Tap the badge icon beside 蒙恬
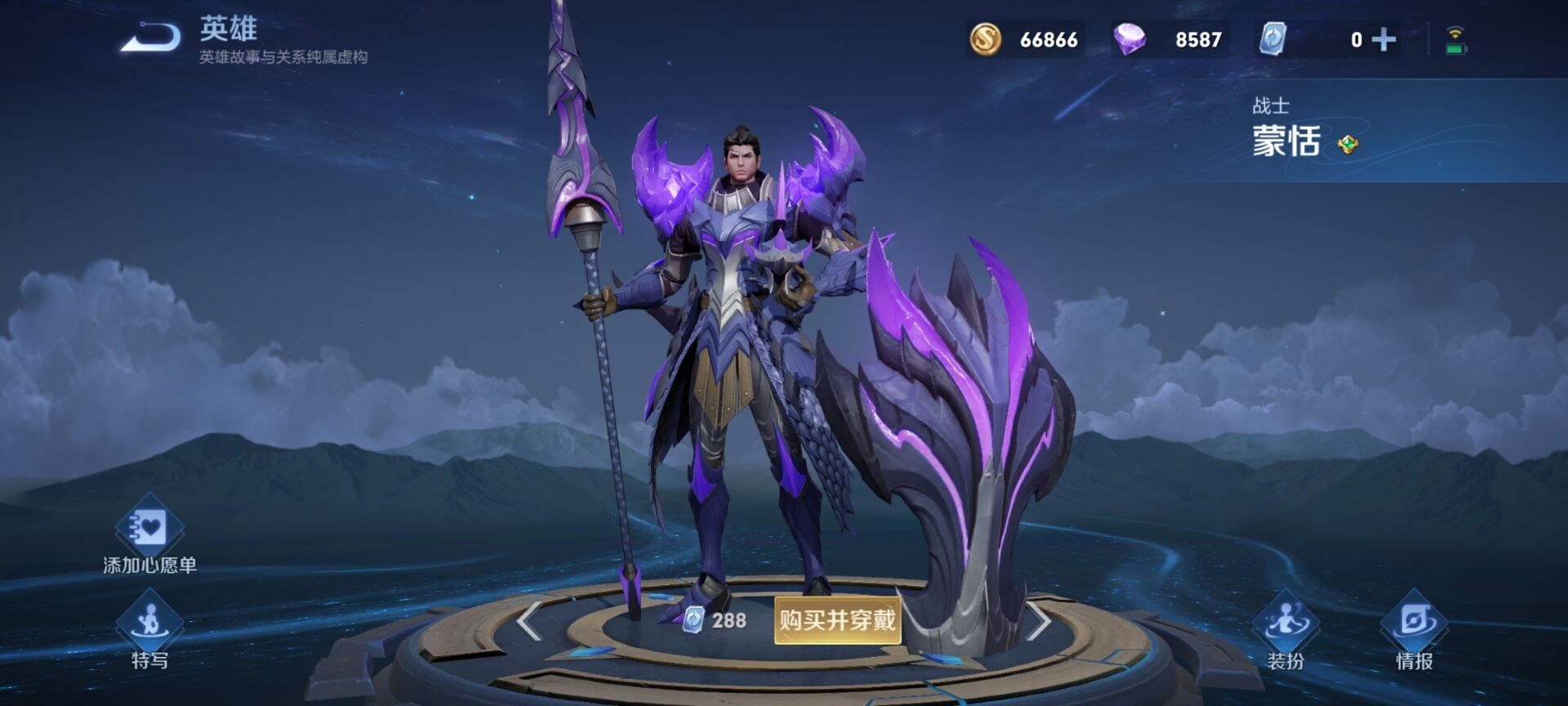This screenshot has height=706, width=1568. pos(1347,145)
